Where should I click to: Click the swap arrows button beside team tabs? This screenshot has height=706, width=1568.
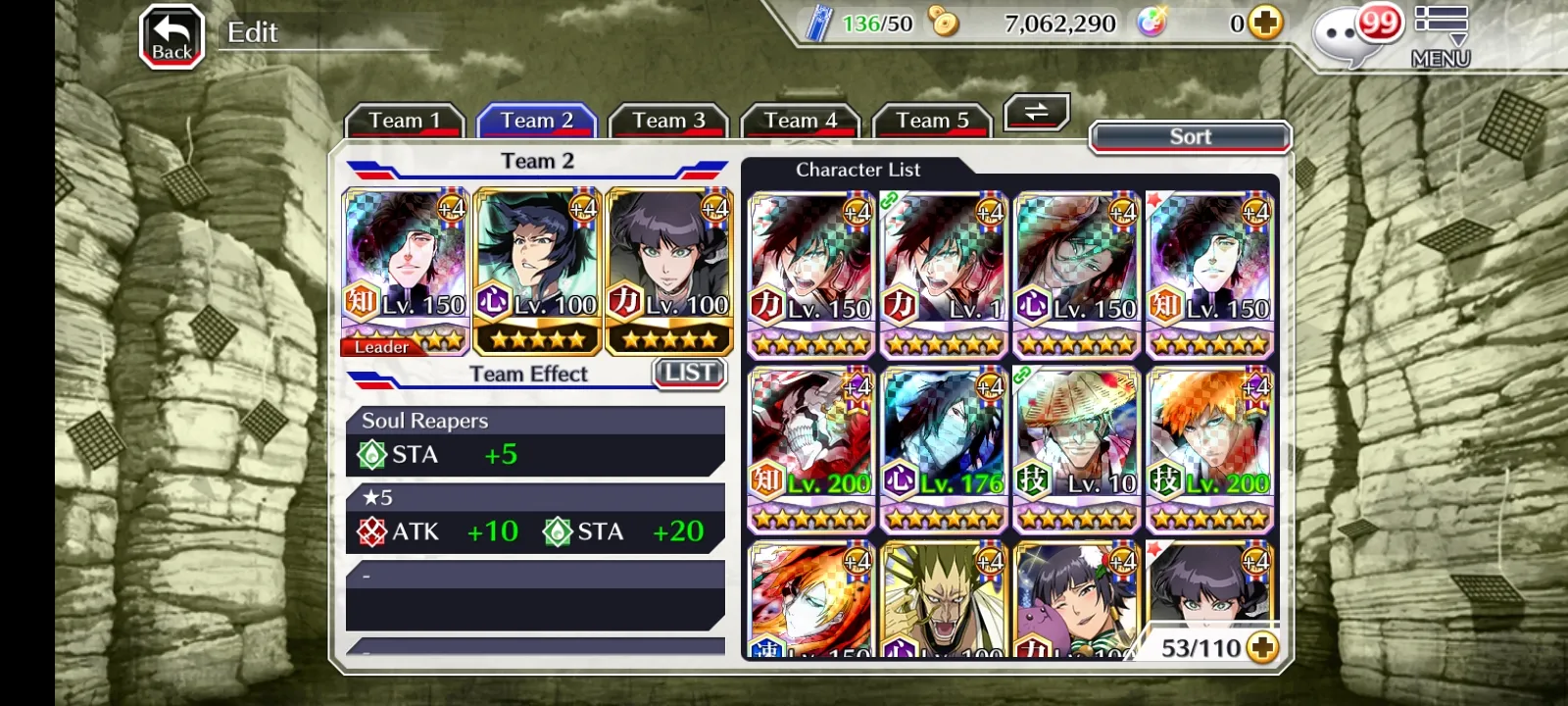pyautogui.click(x=1036, y=113)
